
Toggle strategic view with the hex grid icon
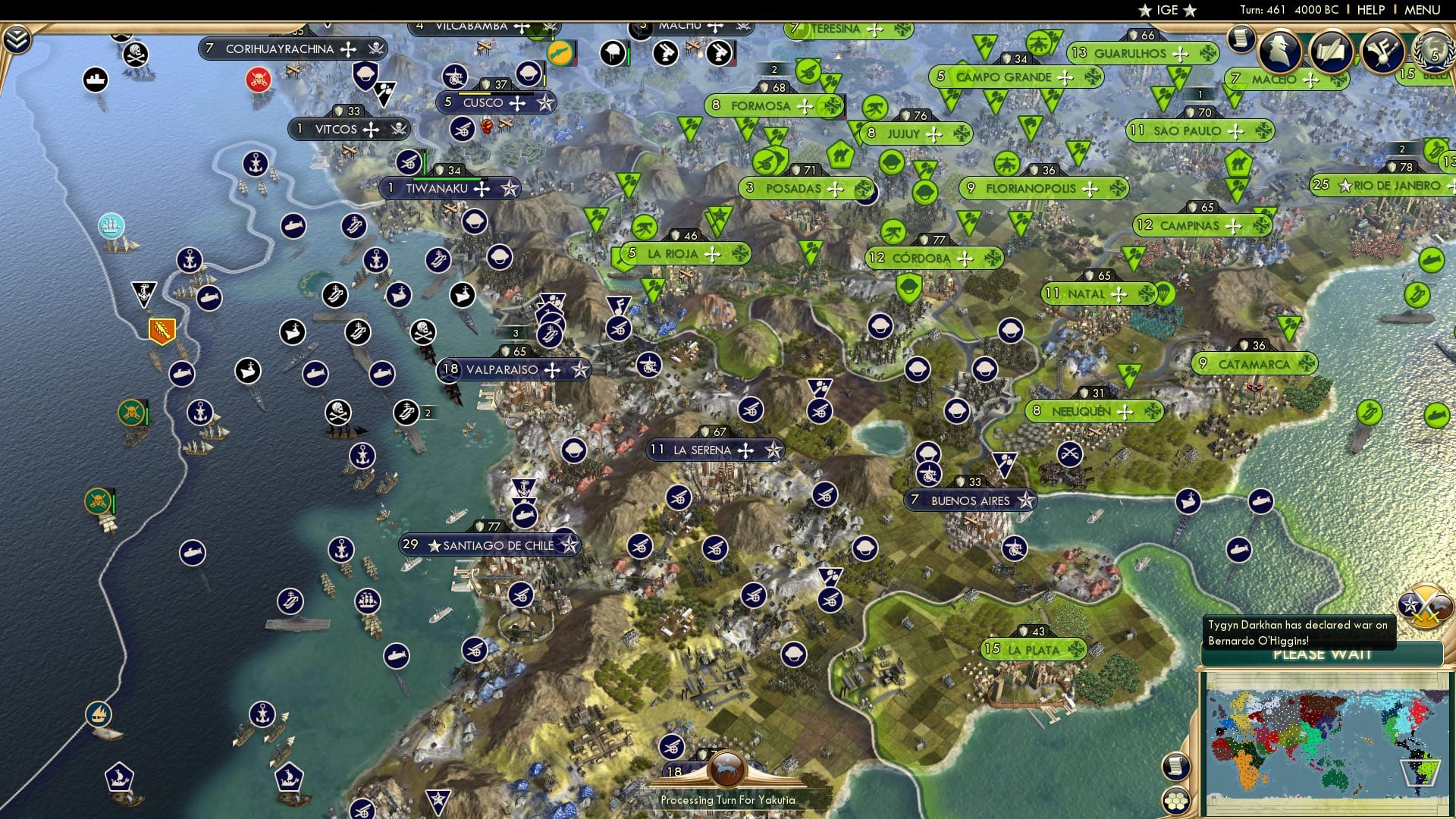click(x=1176, y=802)
